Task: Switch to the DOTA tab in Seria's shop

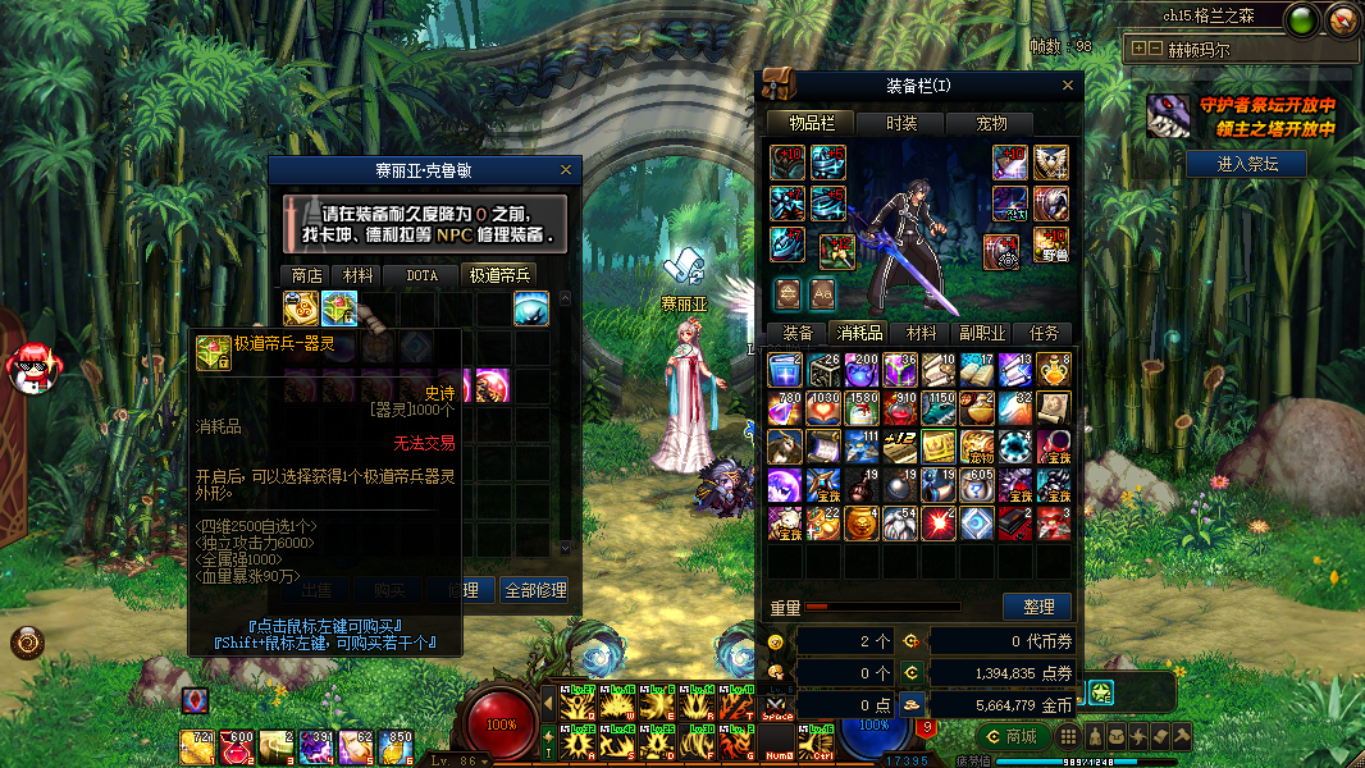Action: [x=420, y=276]
